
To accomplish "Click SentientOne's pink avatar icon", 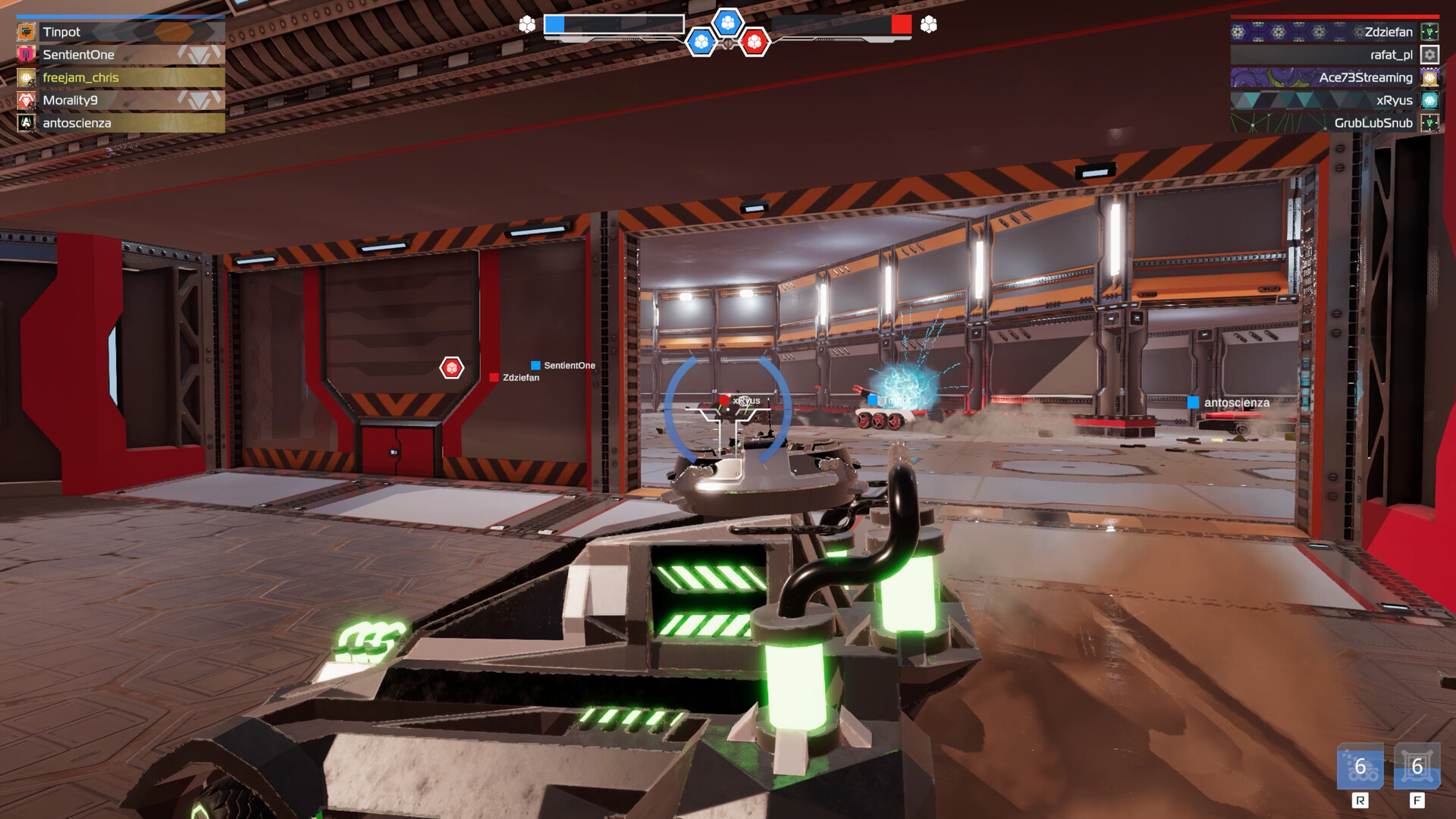I will pos(24,55).
